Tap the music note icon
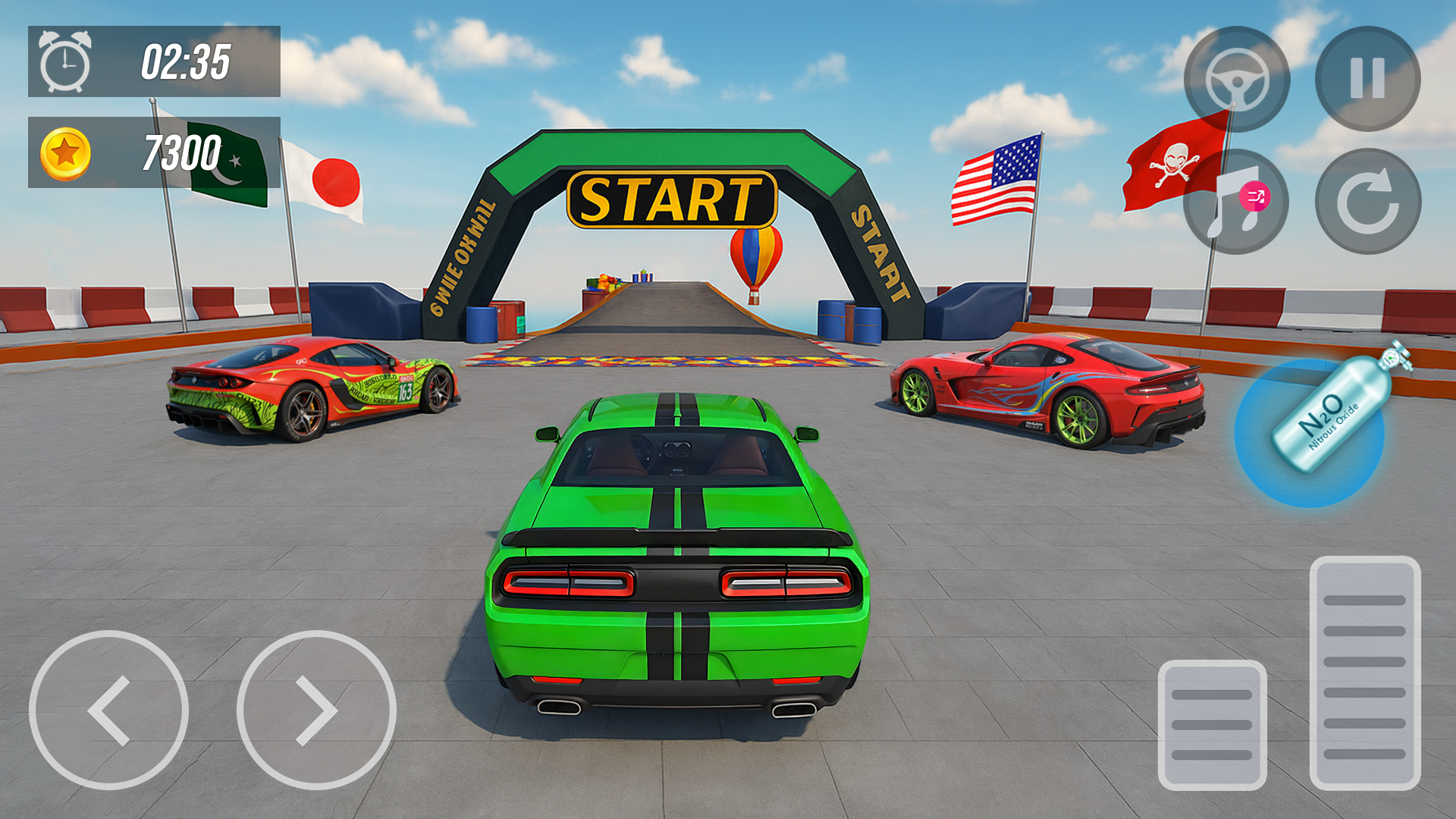 [x=1239, y=199]
